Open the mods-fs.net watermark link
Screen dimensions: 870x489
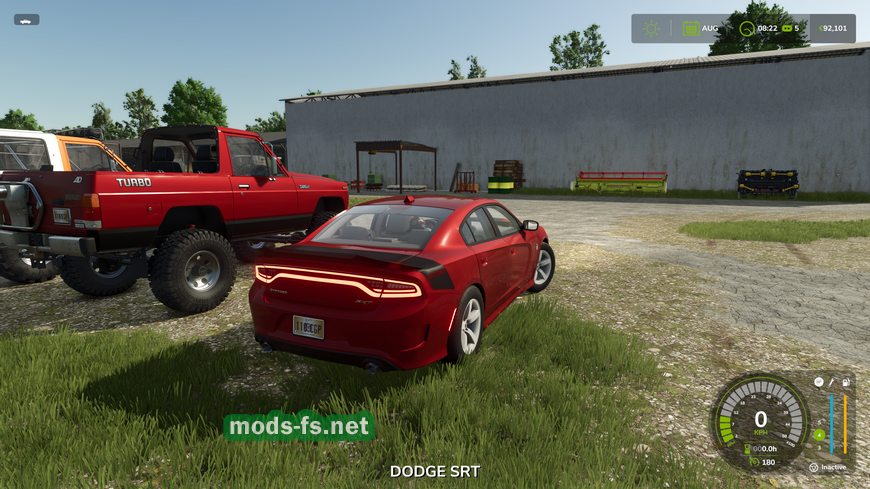pos(299,427)
